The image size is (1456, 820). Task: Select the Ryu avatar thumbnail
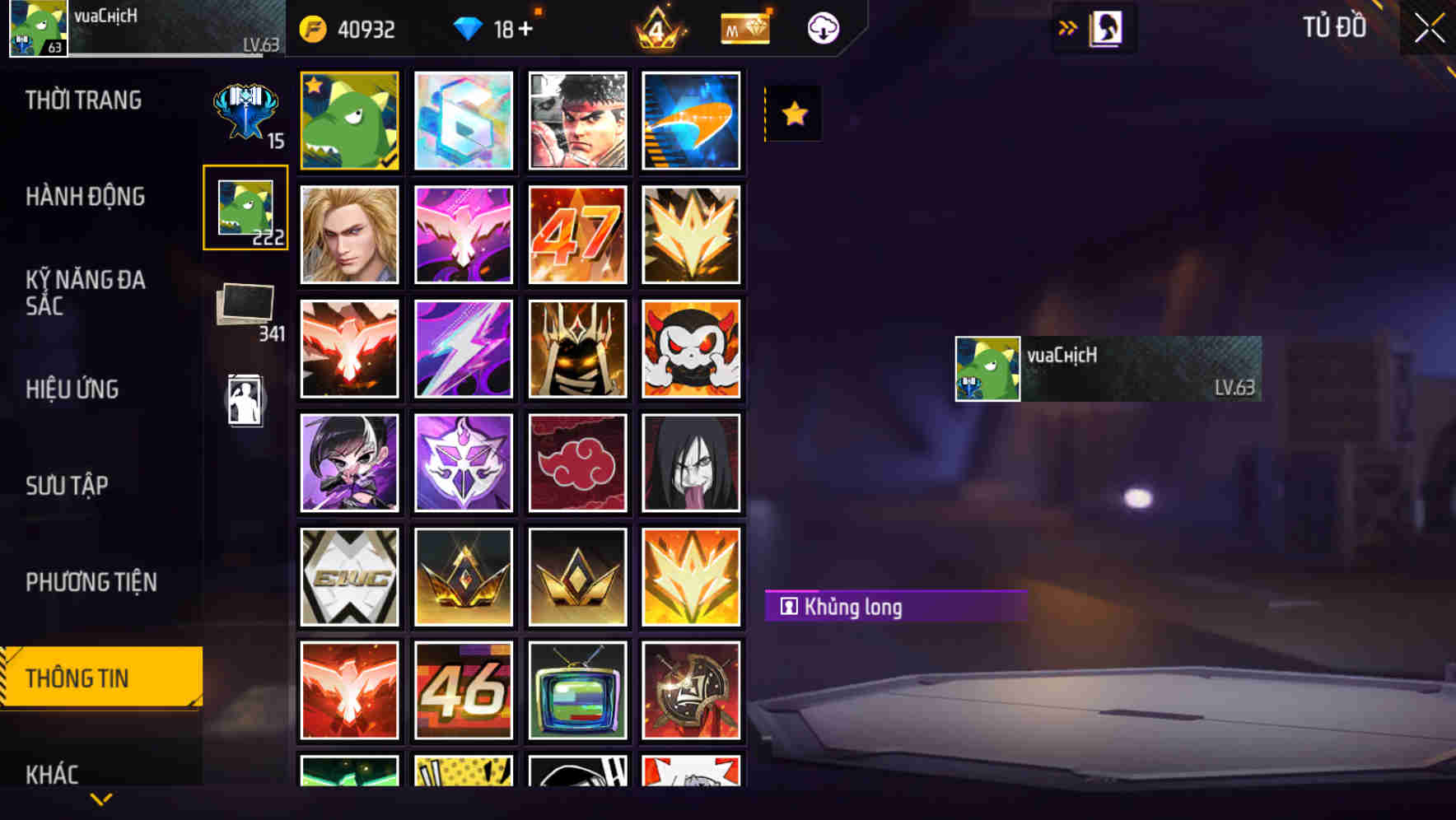577,120
